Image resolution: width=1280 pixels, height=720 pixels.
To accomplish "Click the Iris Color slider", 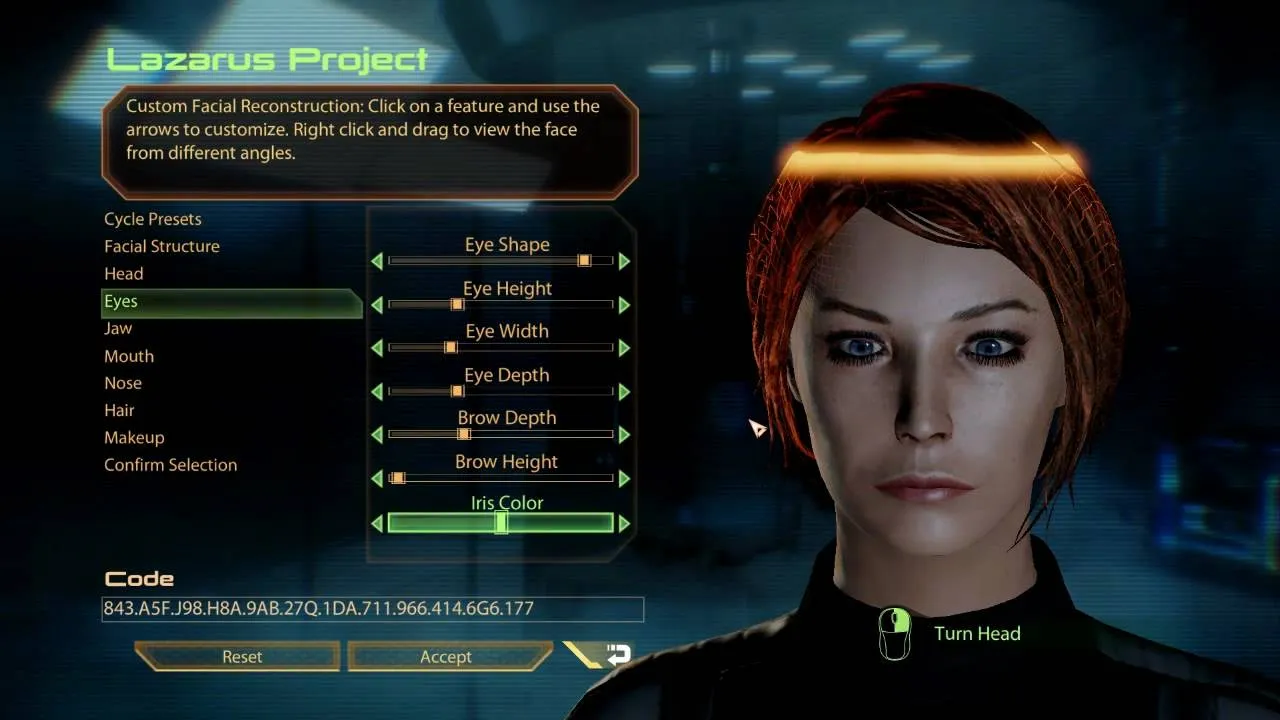I will (500, 523).
